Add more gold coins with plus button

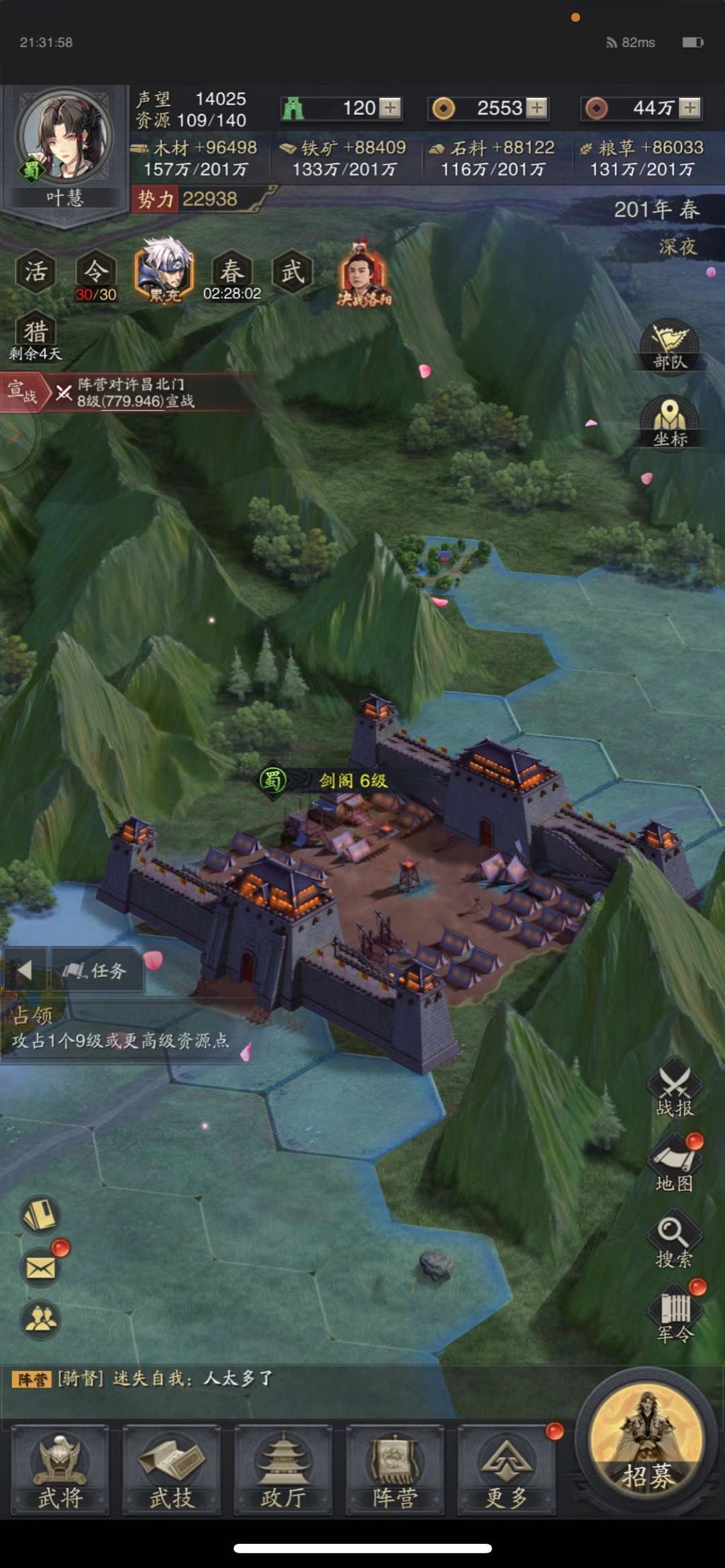coord(536,108)
